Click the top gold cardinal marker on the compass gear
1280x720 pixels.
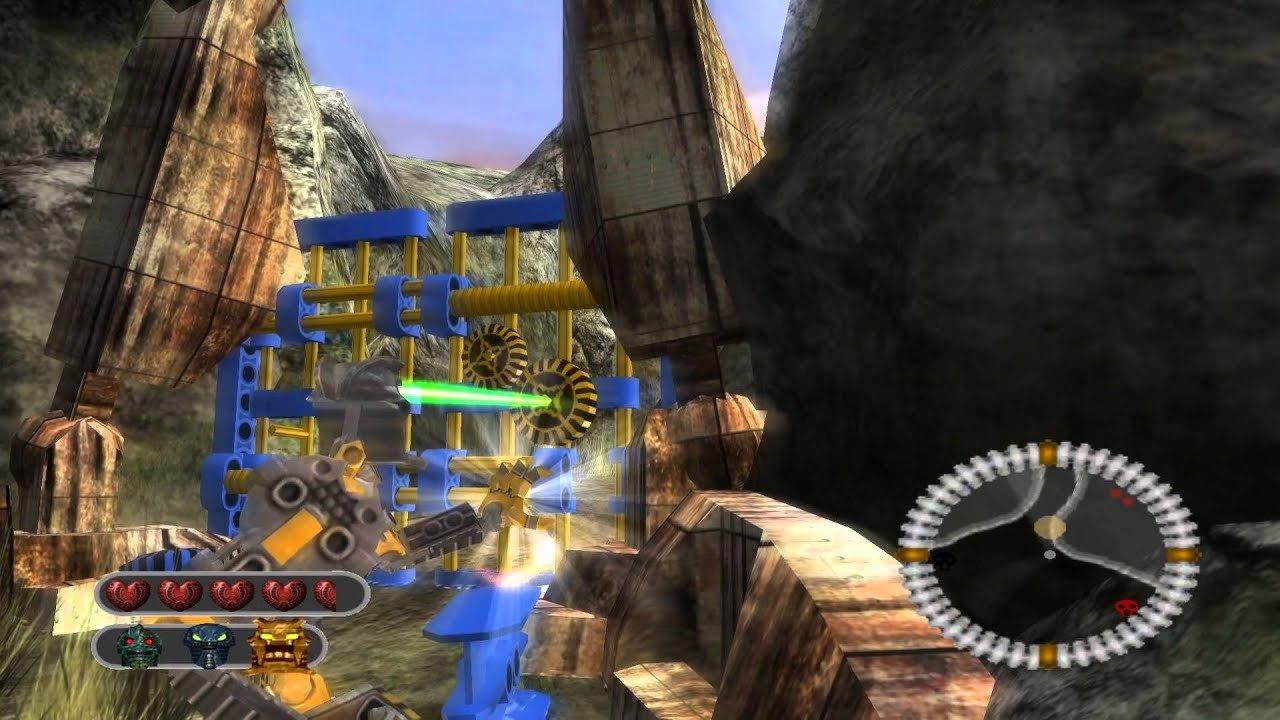[1048, 451]
